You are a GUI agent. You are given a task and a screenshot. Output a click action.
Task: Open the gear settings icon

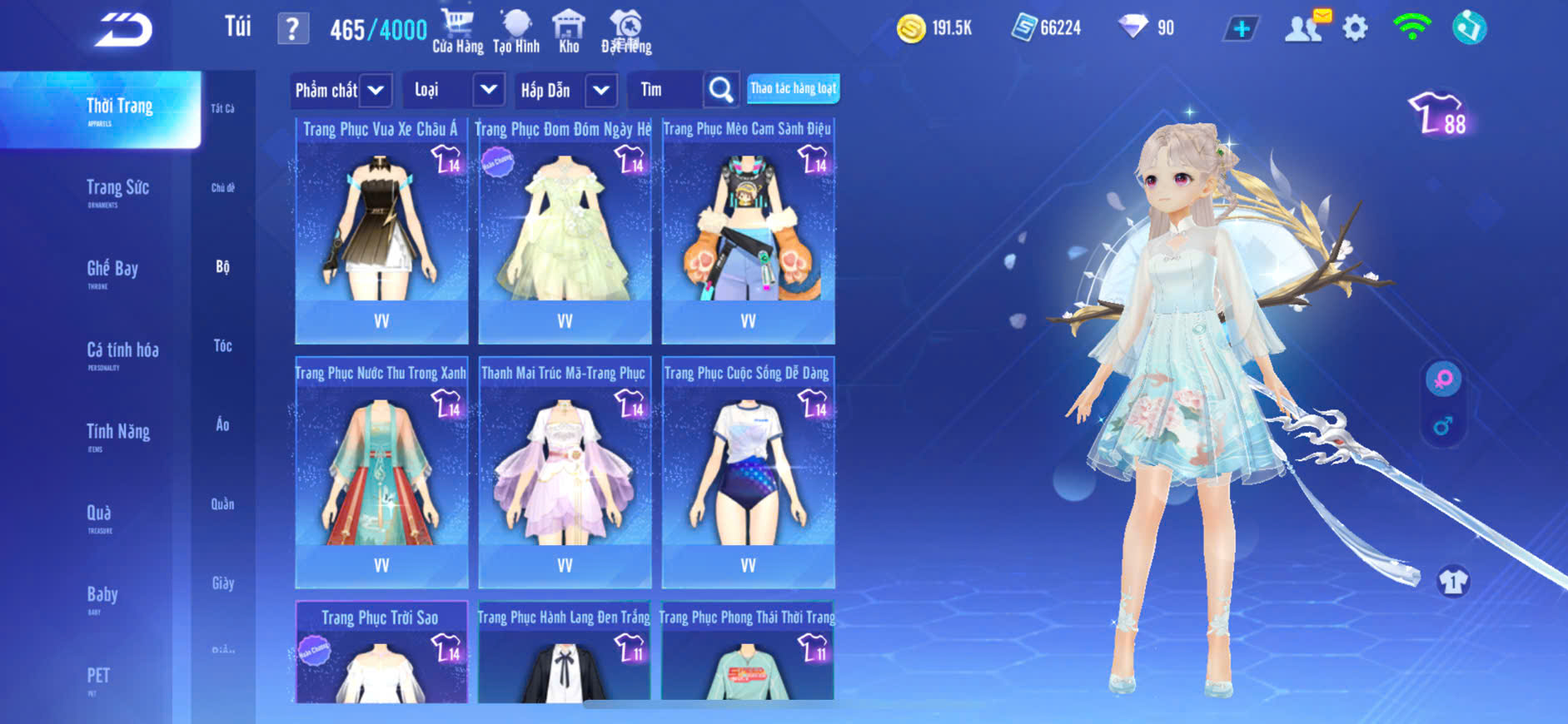coord(1355,29)
